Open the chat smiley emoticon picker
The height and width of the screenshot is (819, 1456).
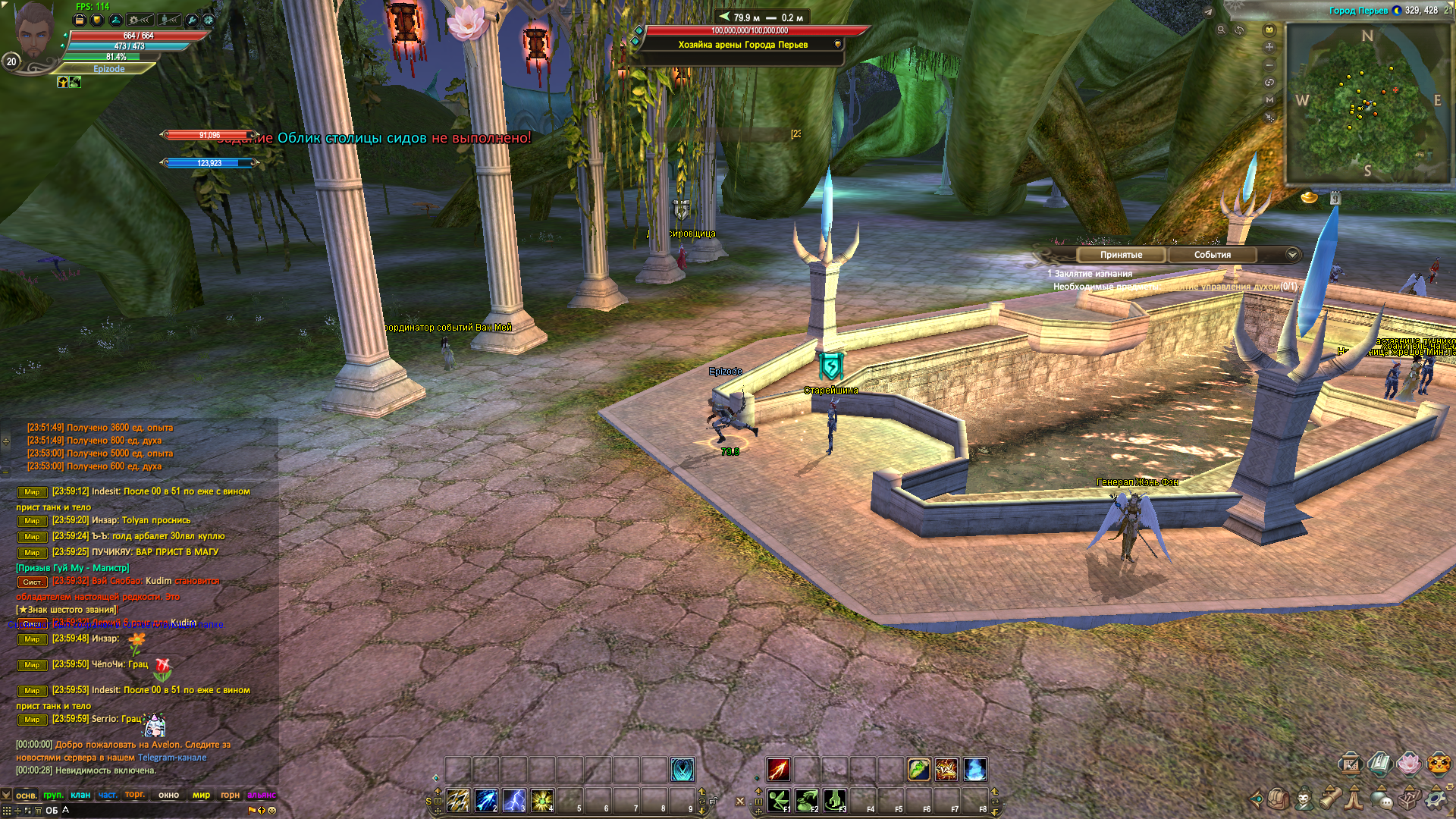point(272,810)
